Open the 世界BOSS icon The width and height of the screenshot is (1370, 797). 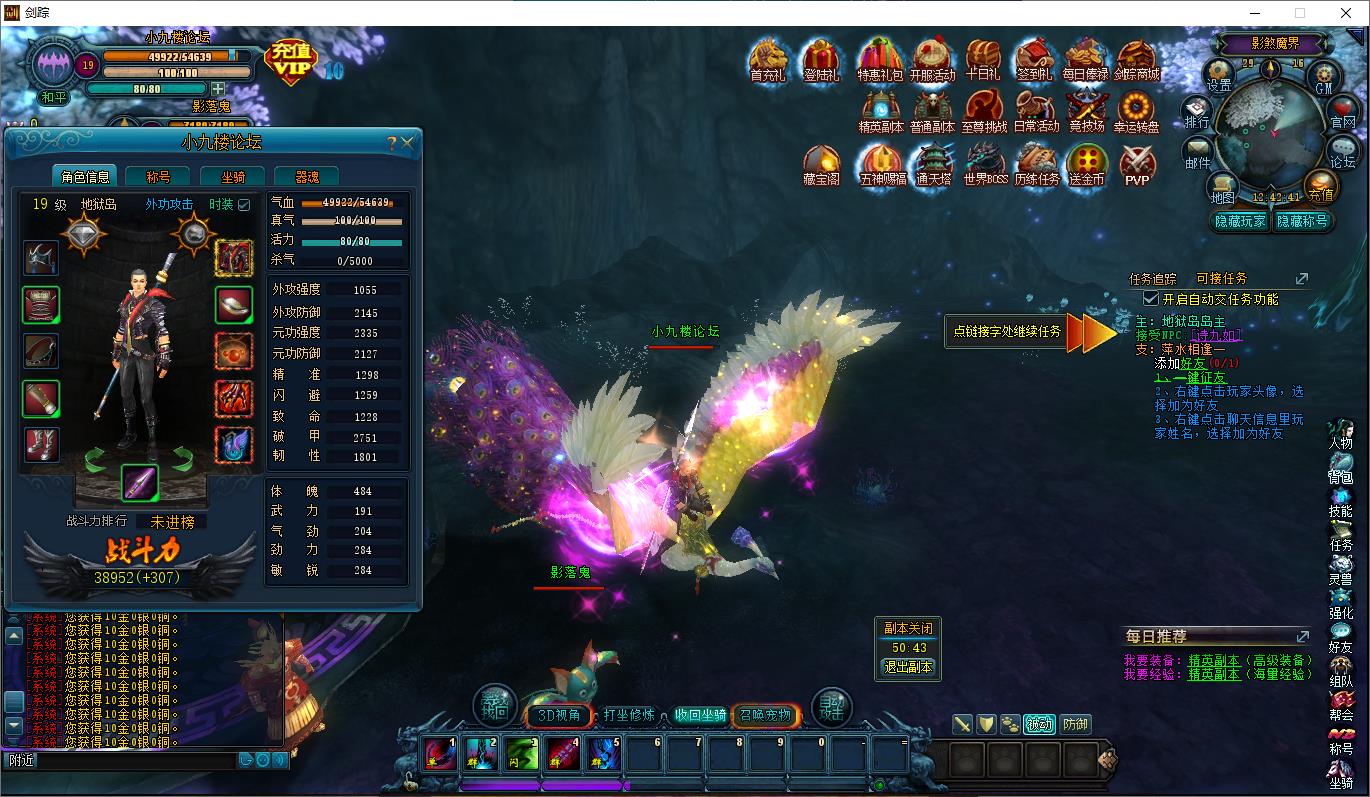tap(985, 165)
